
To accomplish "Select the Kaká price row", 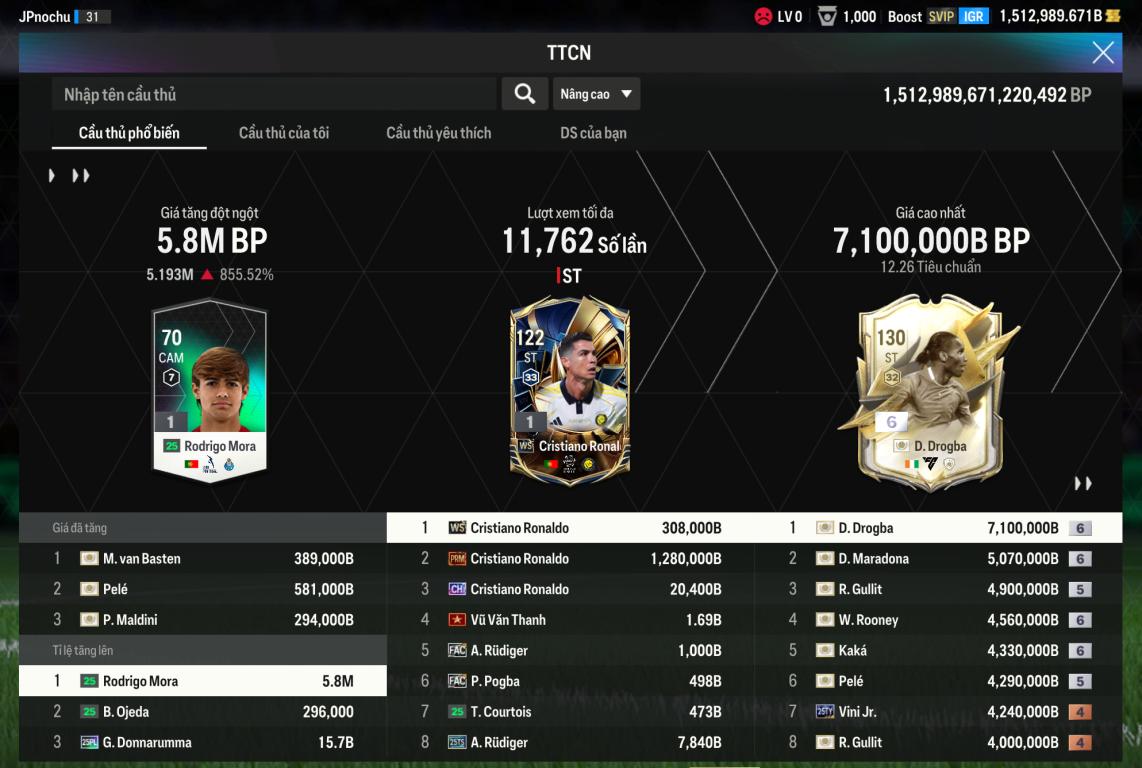I will [x=937, y=651].
